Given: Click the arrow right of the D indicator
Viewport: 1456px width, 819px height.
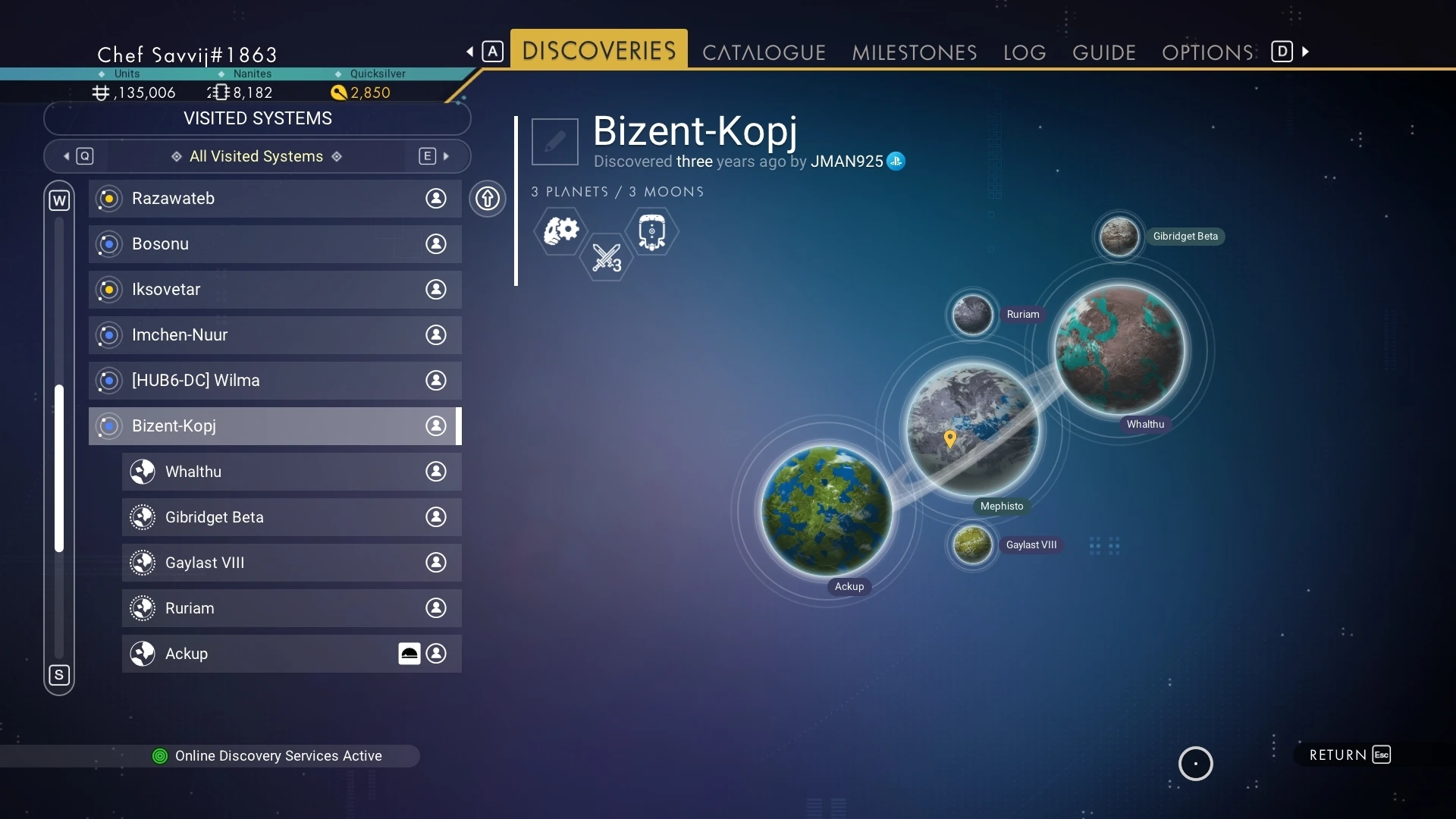Looking at the screenshot, I should click(1306, 51).
